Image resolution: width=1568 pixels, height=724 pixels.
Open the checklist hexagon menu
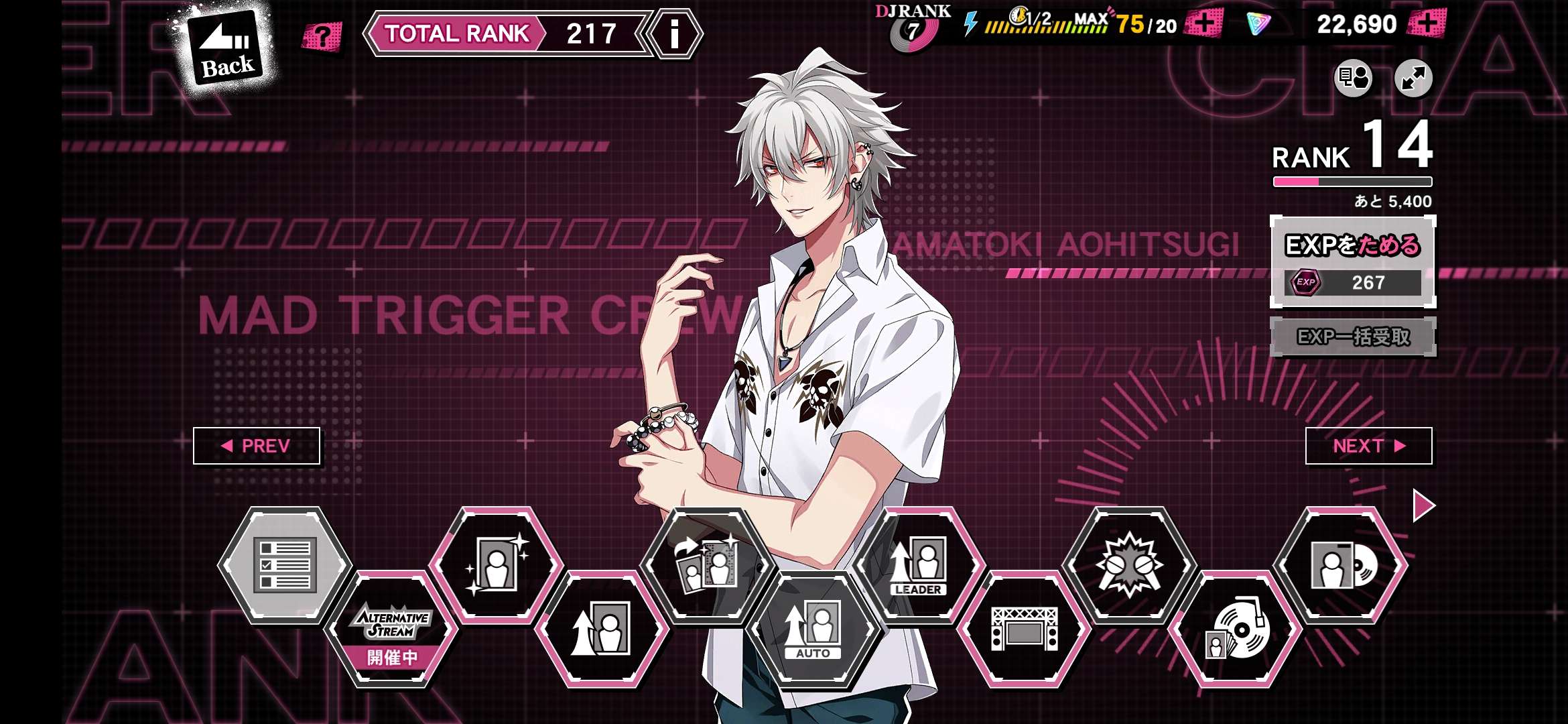click(285, 565)
